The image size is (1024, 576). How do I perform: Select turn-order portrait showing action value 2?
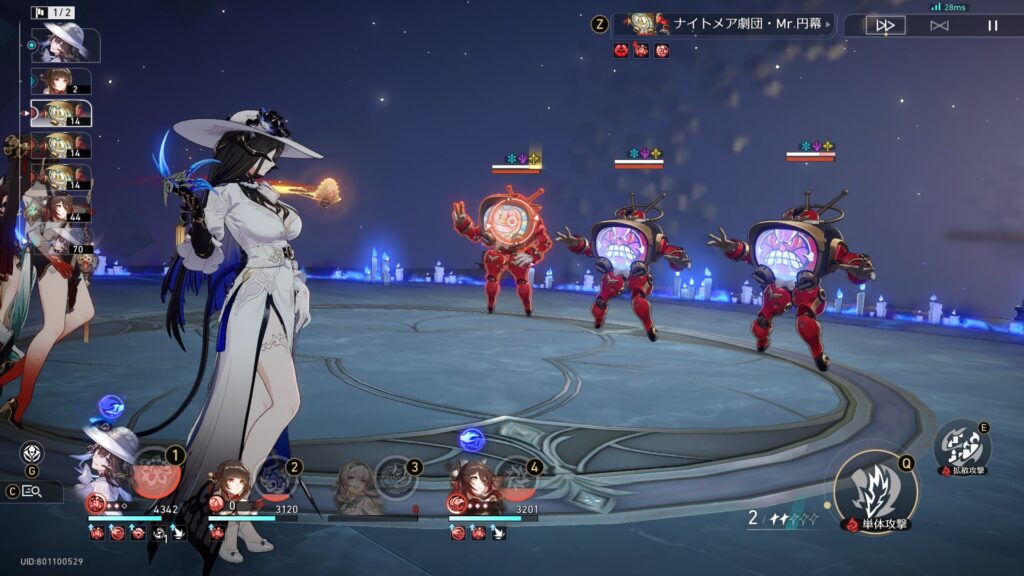(62, 81)
